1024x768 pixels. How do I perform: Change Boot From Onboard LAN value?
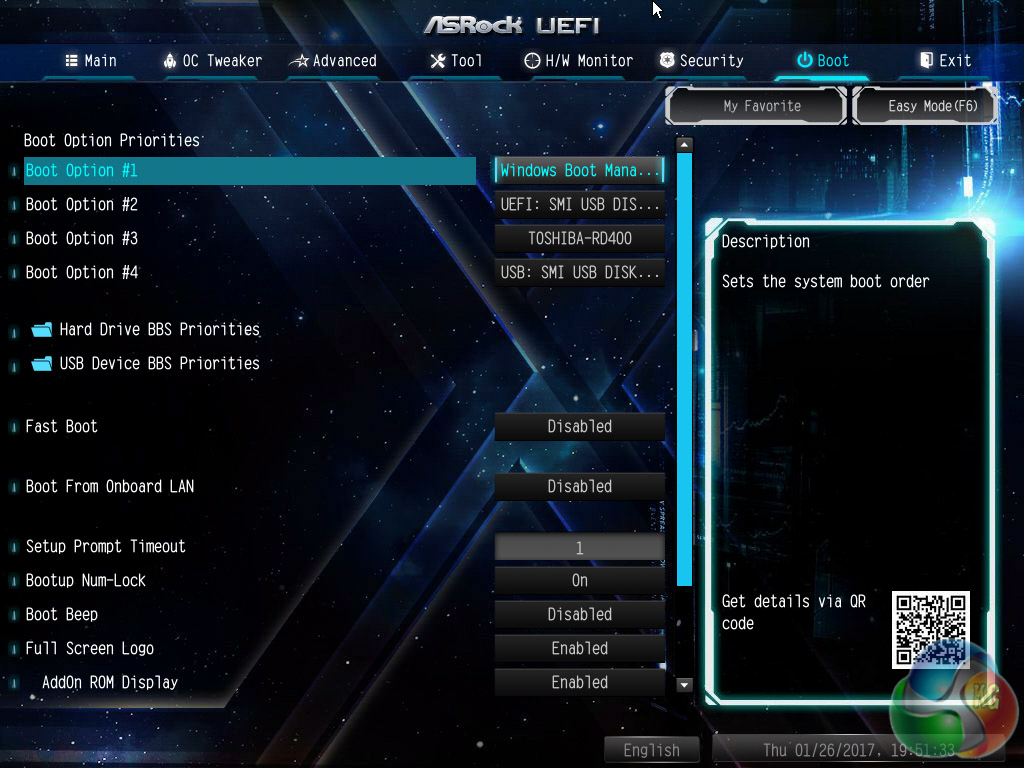pos(580,487)
